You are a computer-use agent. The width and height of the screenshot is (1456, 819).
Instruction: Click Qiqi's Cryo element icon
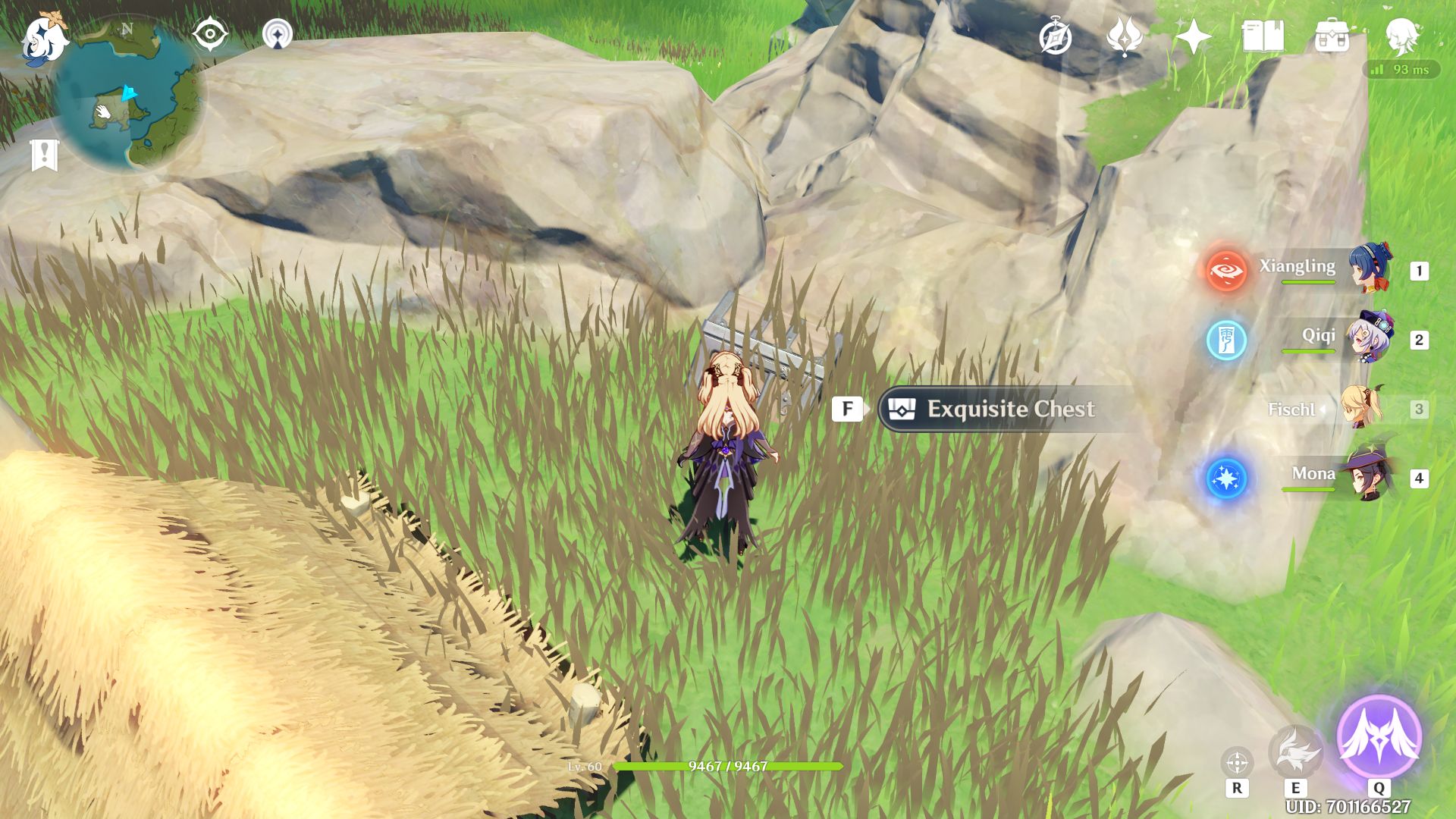pyautogui.click(x=1228, y=341)
